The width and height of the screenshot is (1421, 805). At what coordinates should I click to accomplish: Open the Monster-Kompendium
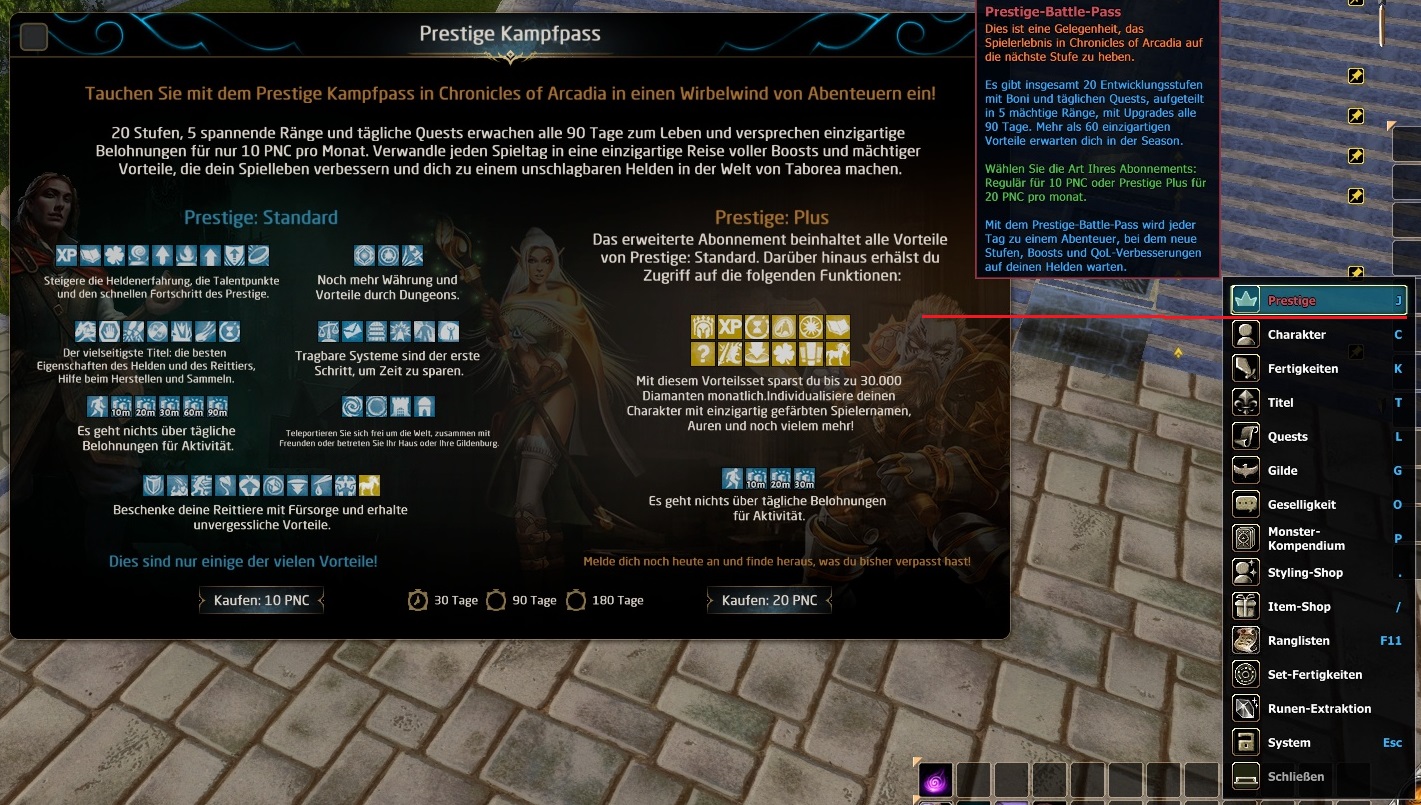pyautogui.click(x=1318, y=538)
